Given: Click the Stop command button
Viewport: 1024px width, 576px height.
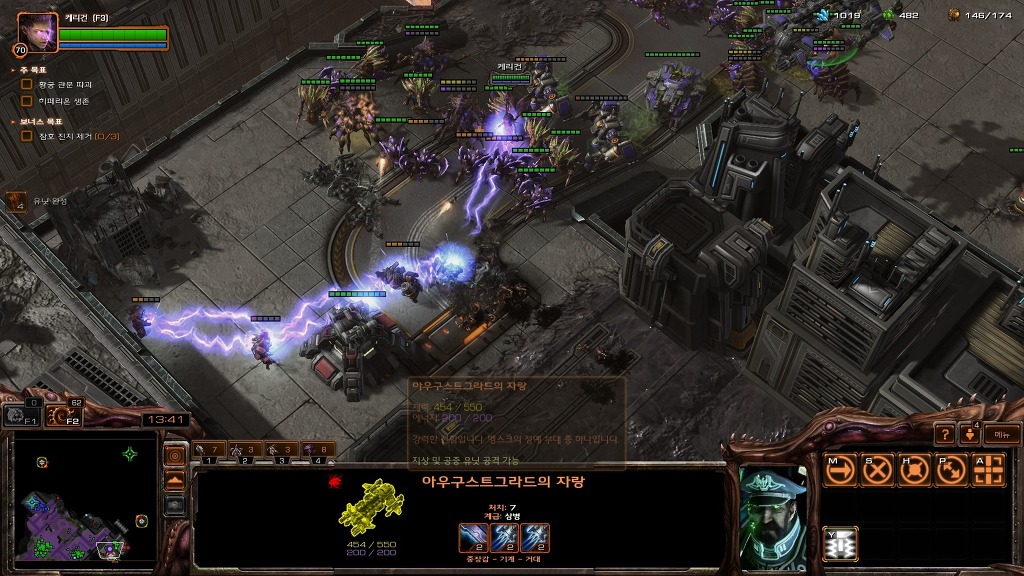Looking at the screenshot, I should click(877, 470).
